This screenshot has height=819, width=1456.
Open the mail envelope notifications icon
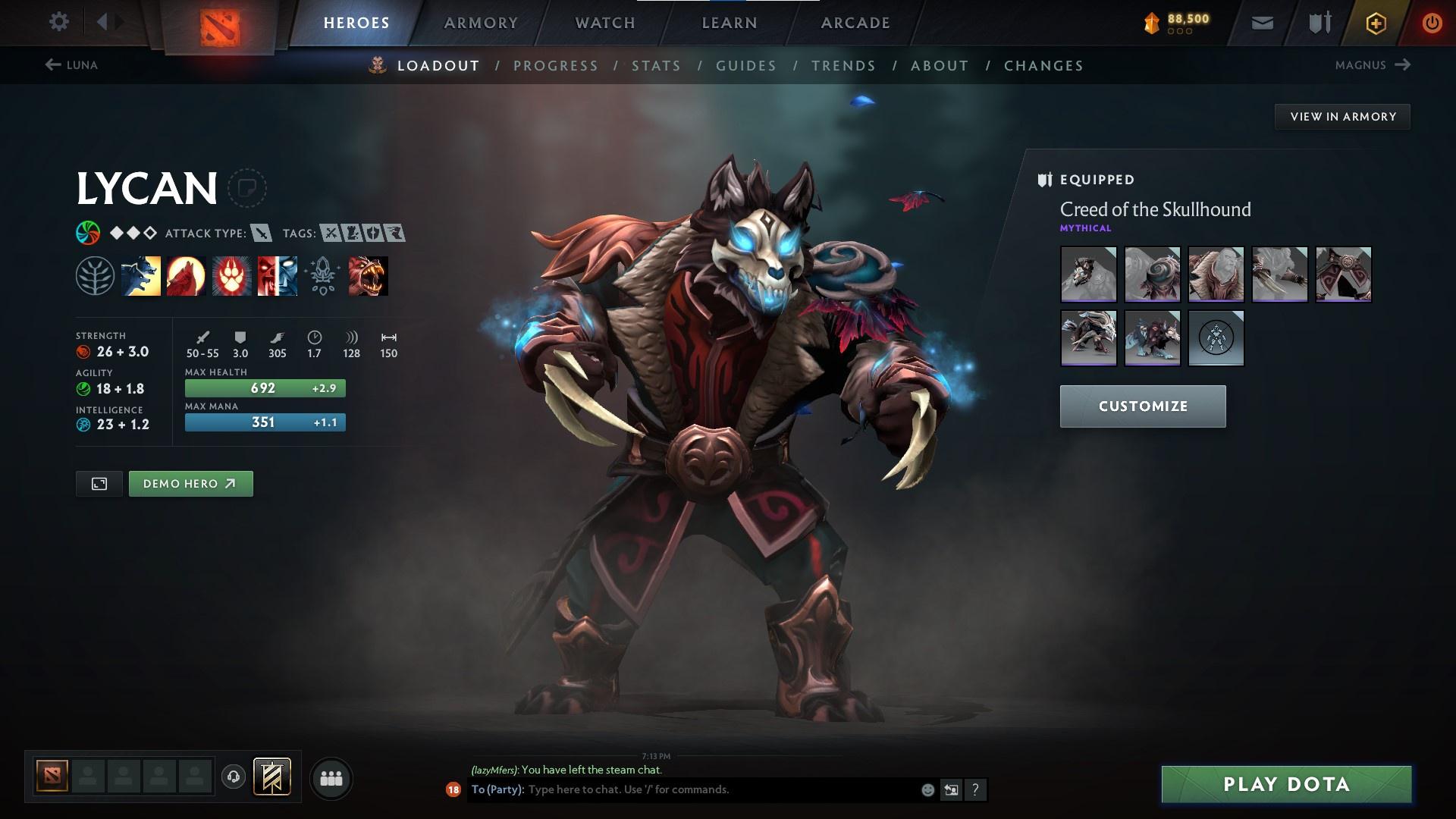pos(1261,22)
